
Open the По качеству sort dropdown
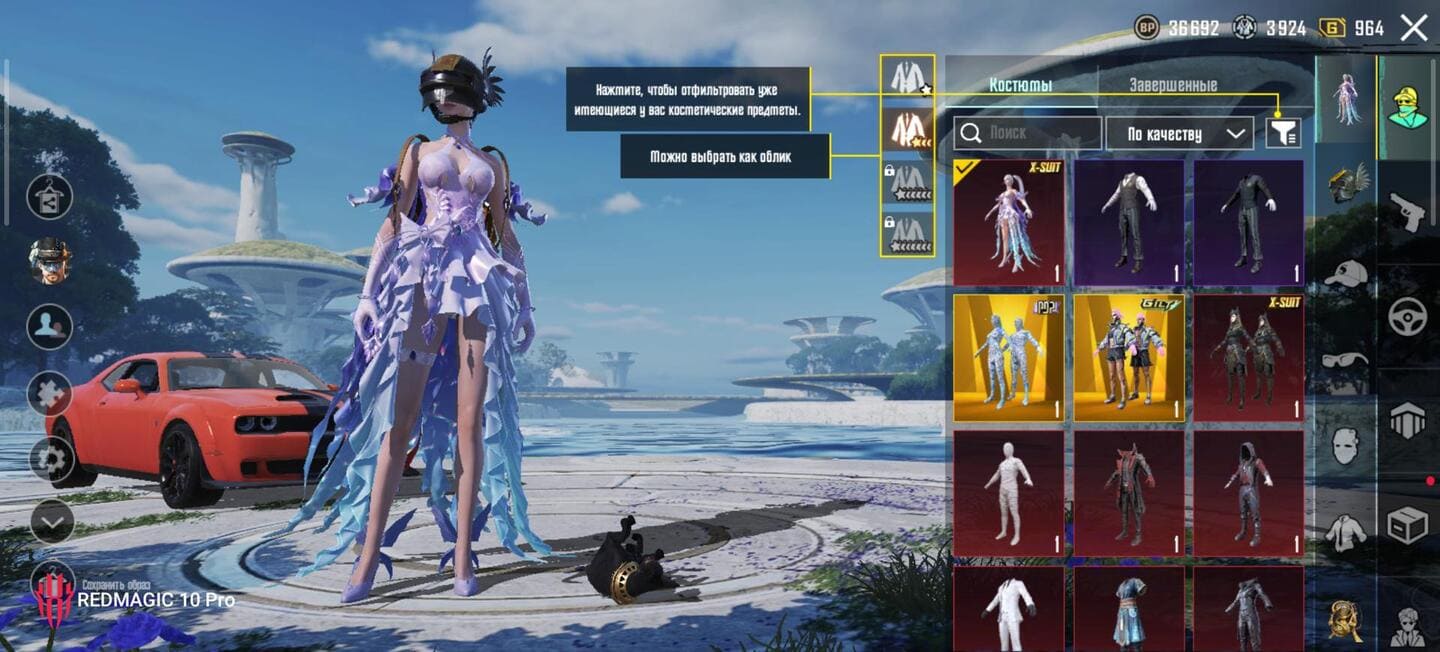click(x=1179, y=133)
